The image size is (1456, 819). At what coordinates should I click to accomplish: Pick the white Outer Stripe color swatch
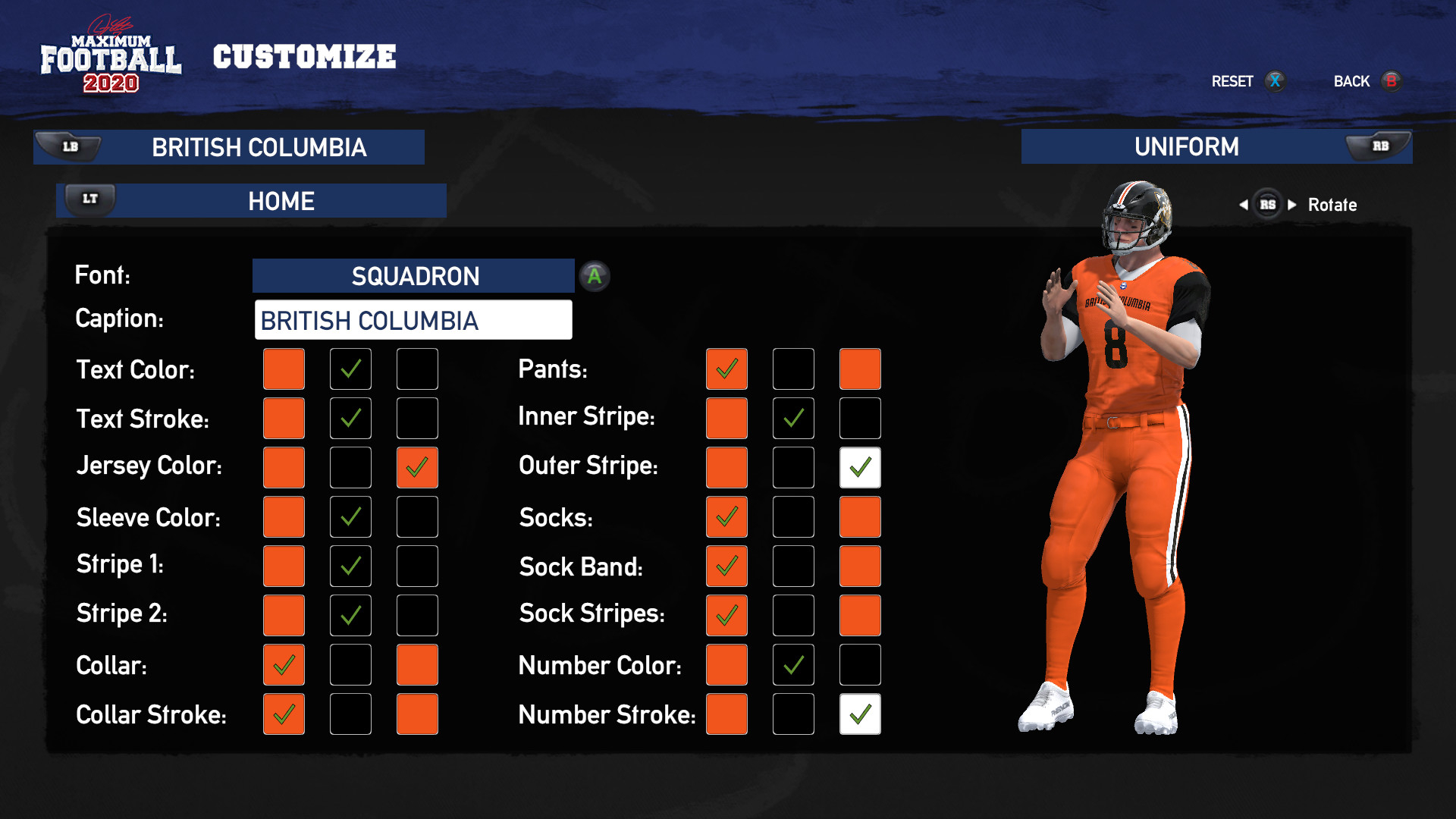click(859, 467)
